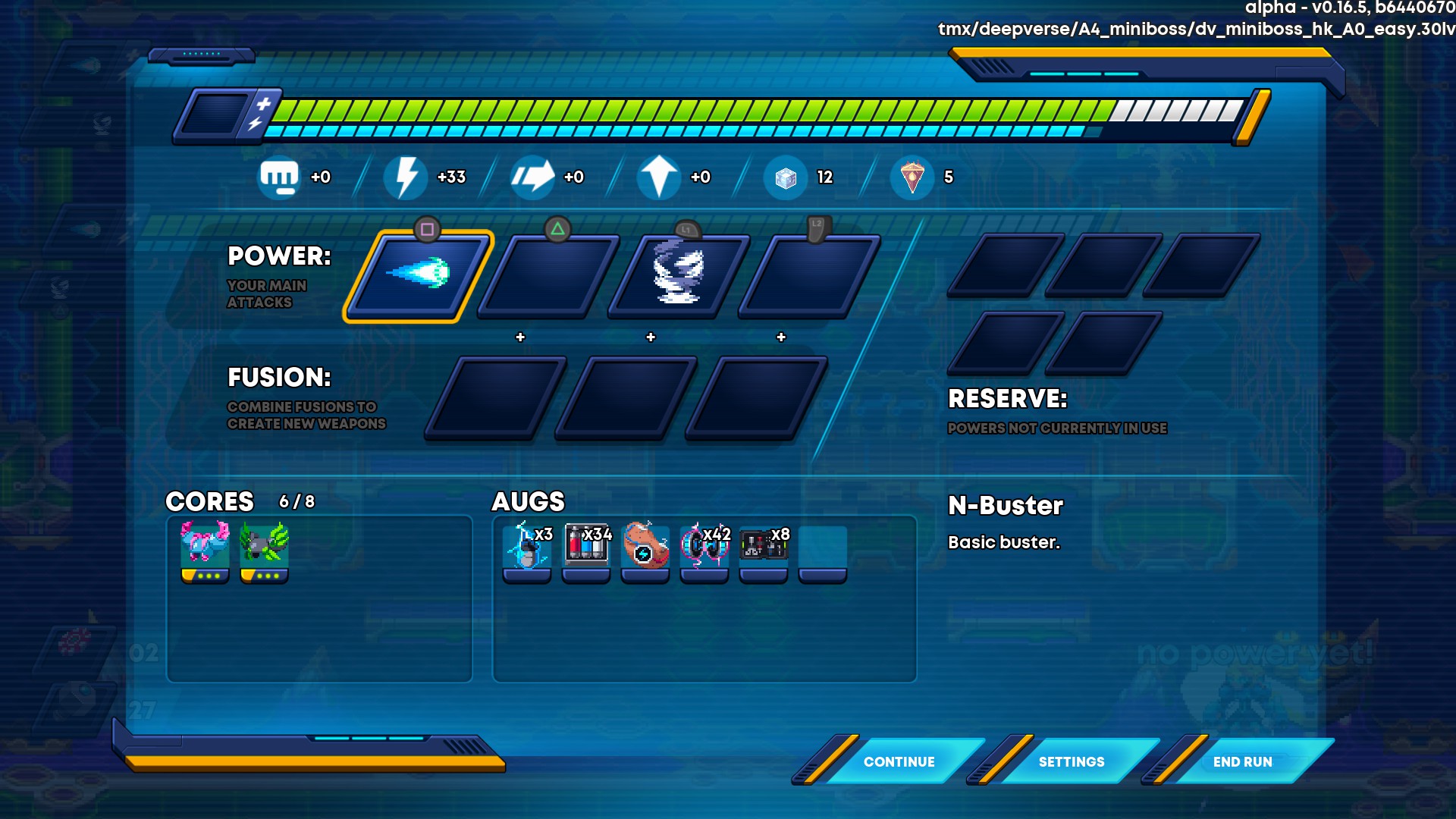Select the N-Buster power slot
The image size is (1456, 819).
pyautogui.click(x=418, y=275)
